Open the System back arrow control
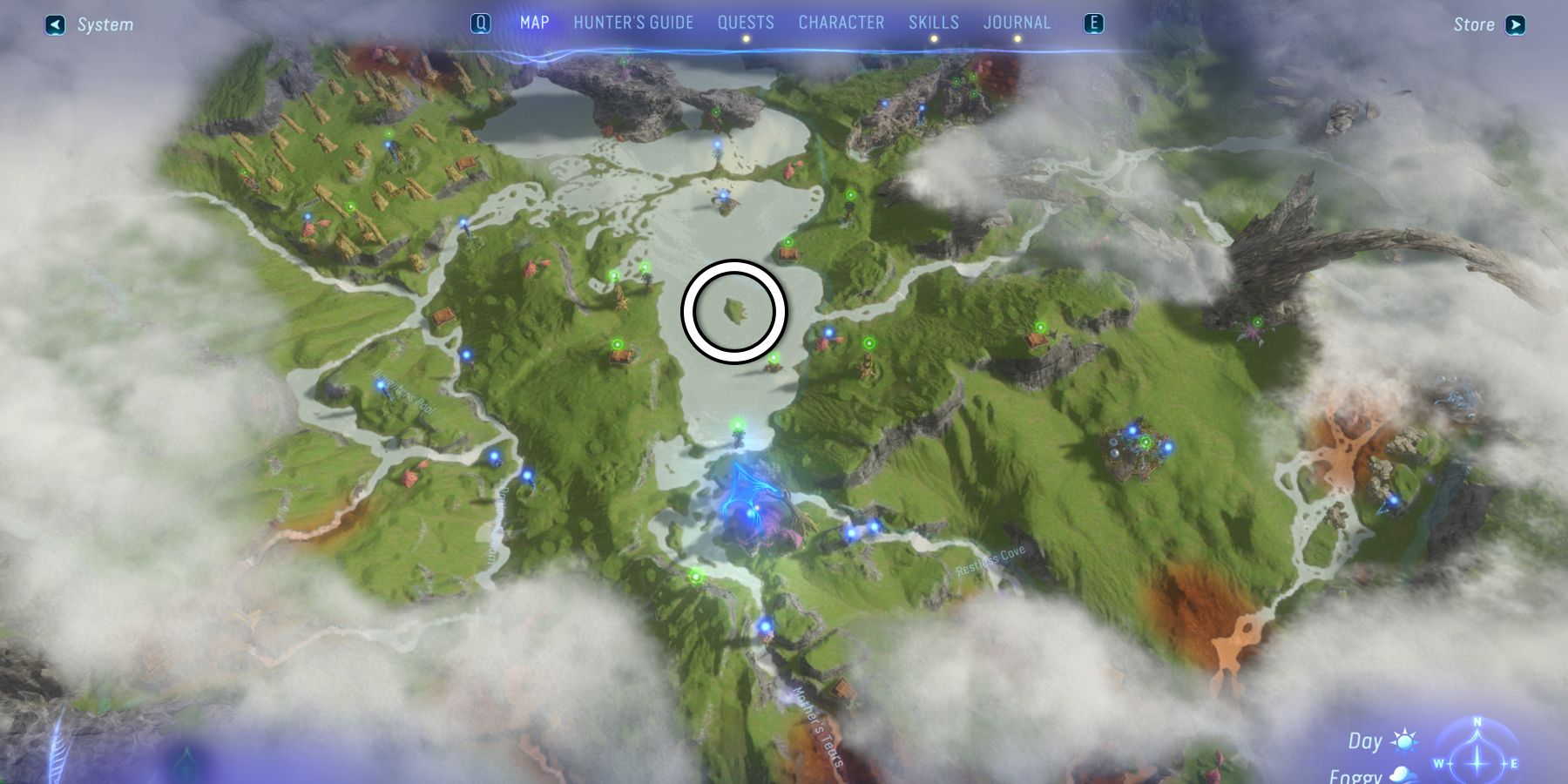1568x784 pixels. [54, 24]
